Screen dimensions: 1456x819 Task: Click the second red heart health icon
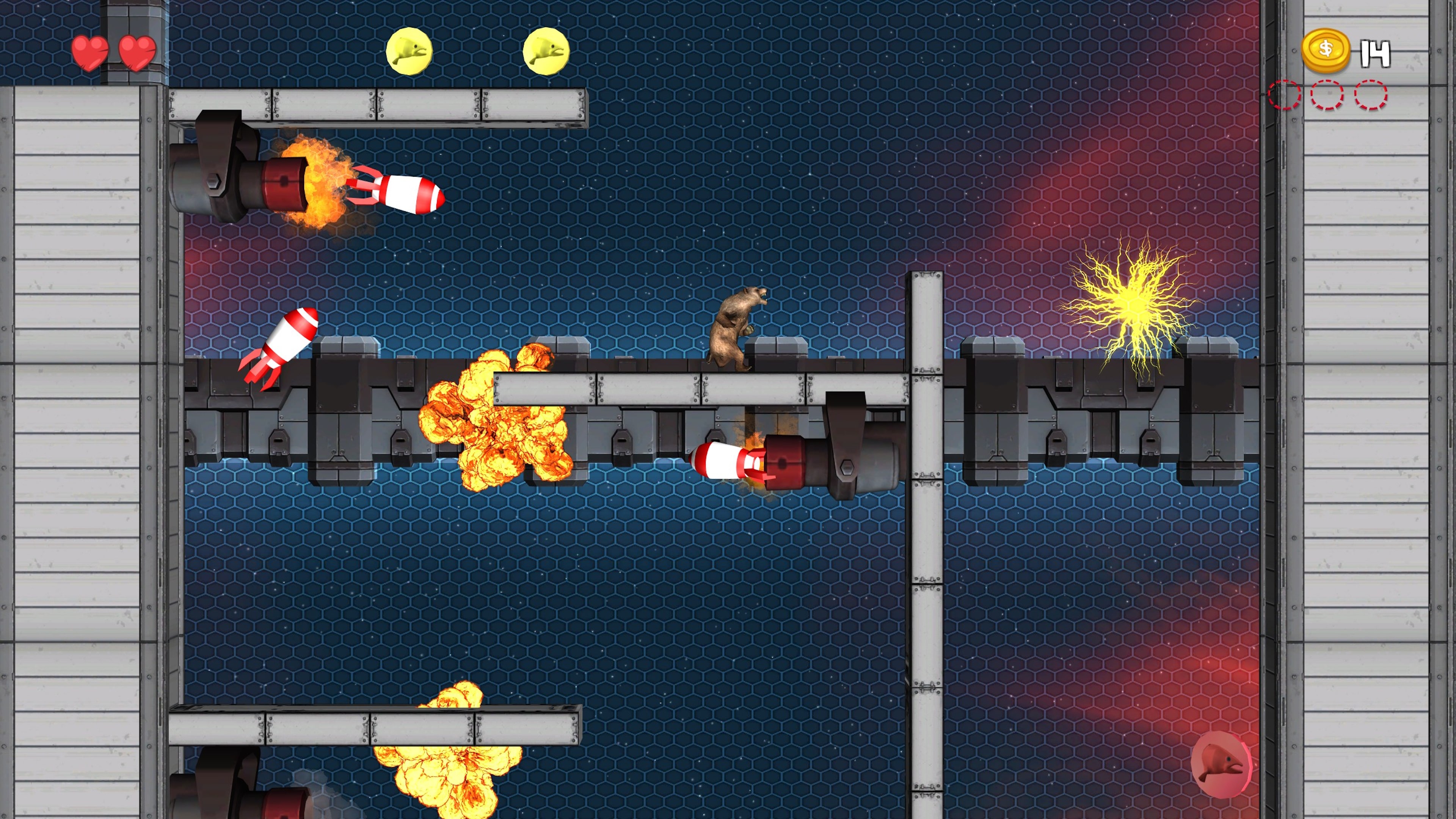tap(137, 53)
